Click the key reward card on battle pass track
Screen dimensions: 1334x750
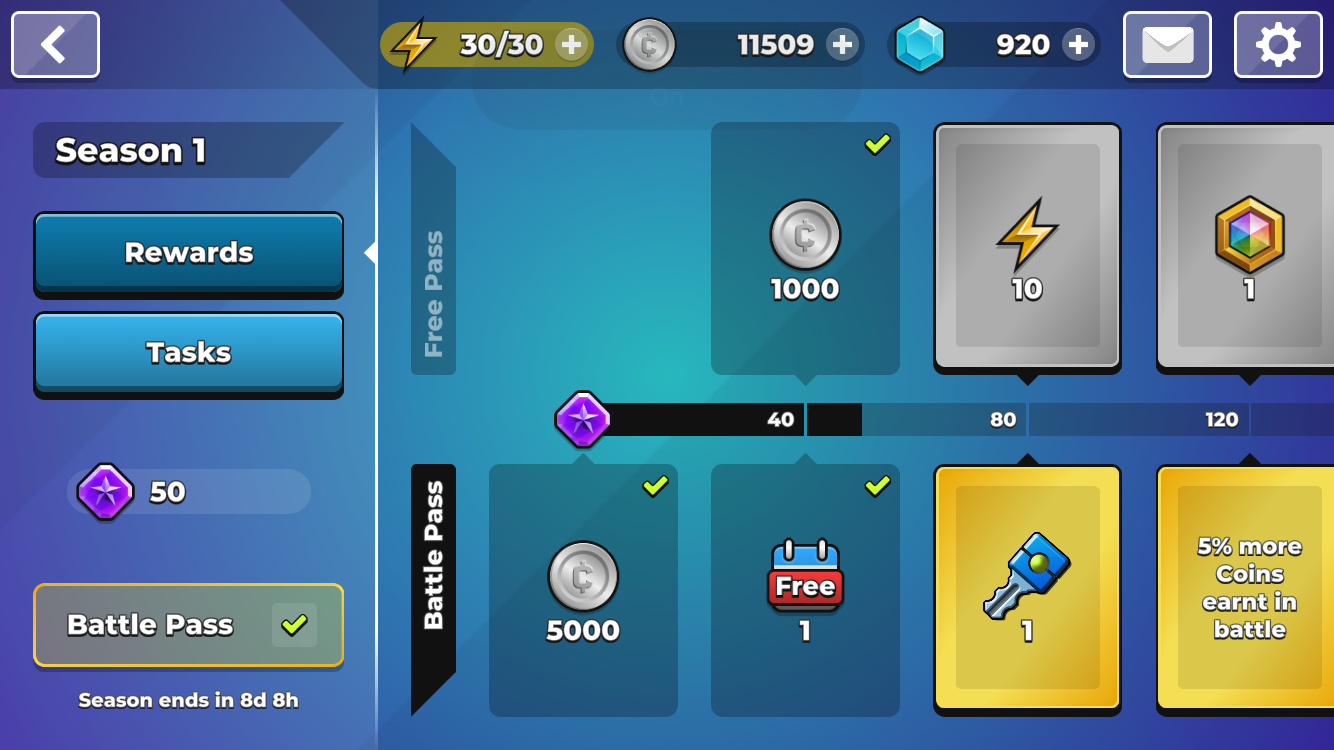1027,590
